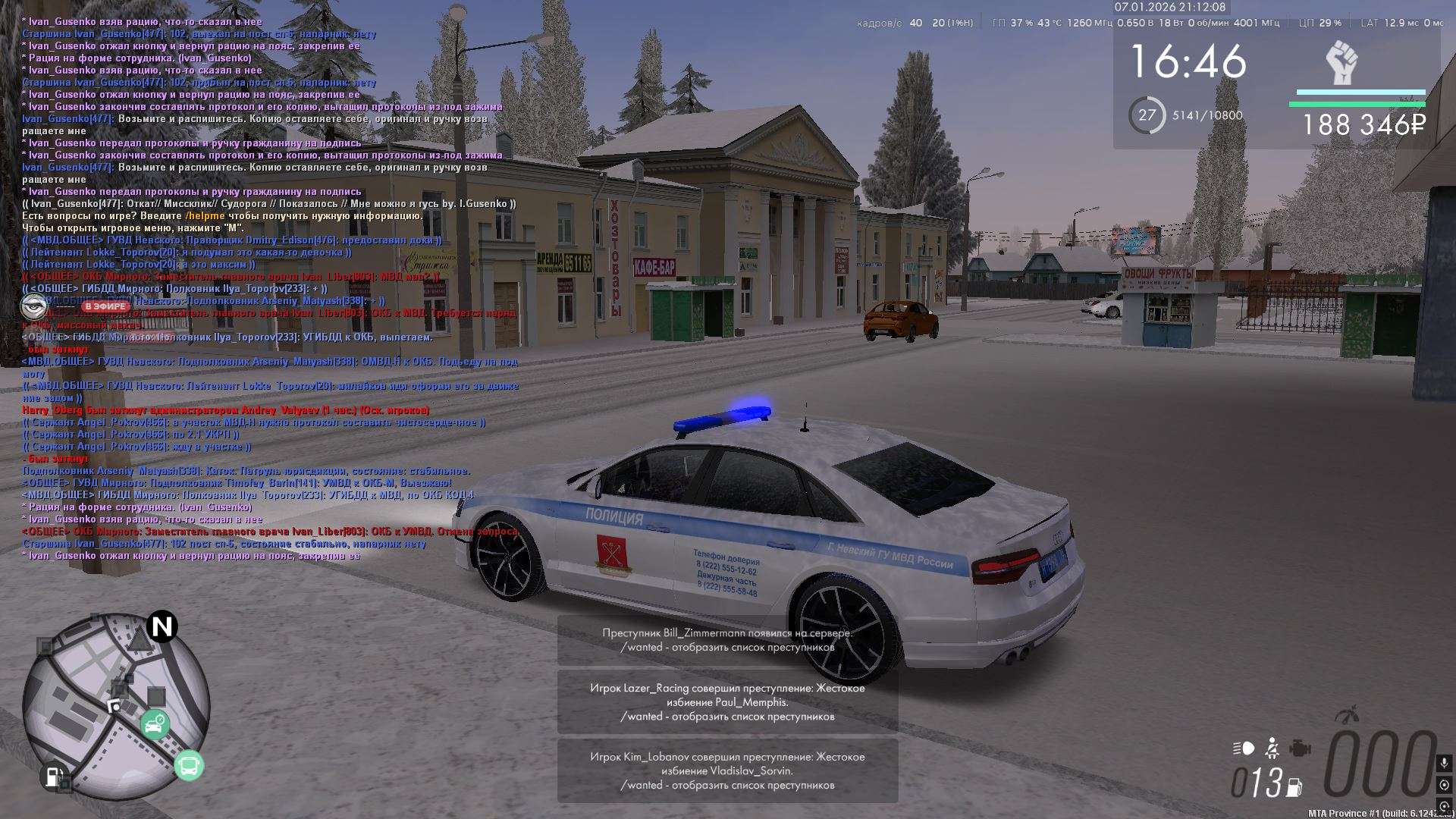Click the fuel station marker on minimap
Viewport: 1456px width, 819px height.
(52, 777)
